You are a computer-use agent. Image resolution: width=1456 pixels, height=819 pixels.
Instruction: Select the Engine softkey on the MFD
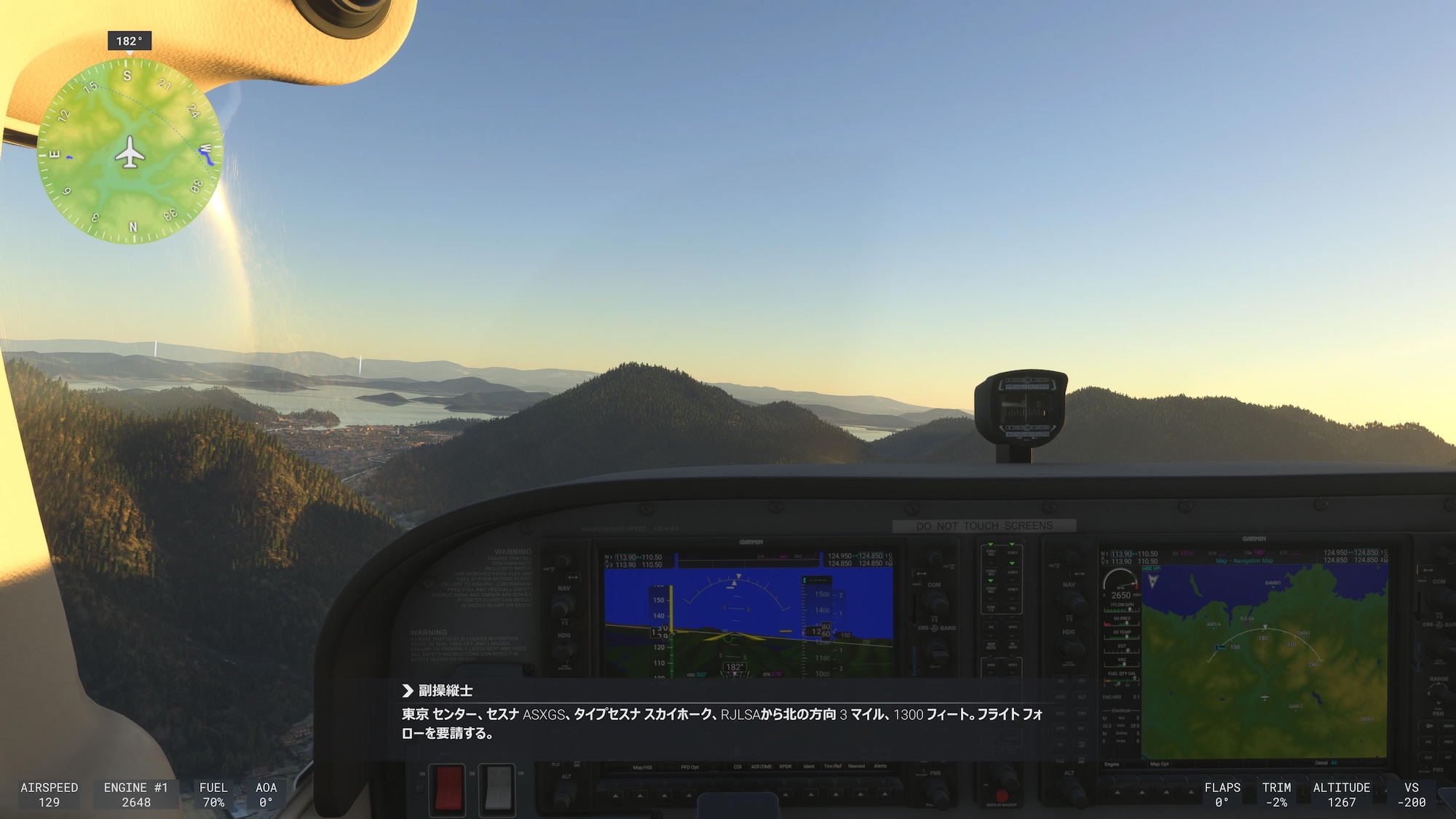coord(1112,764)
